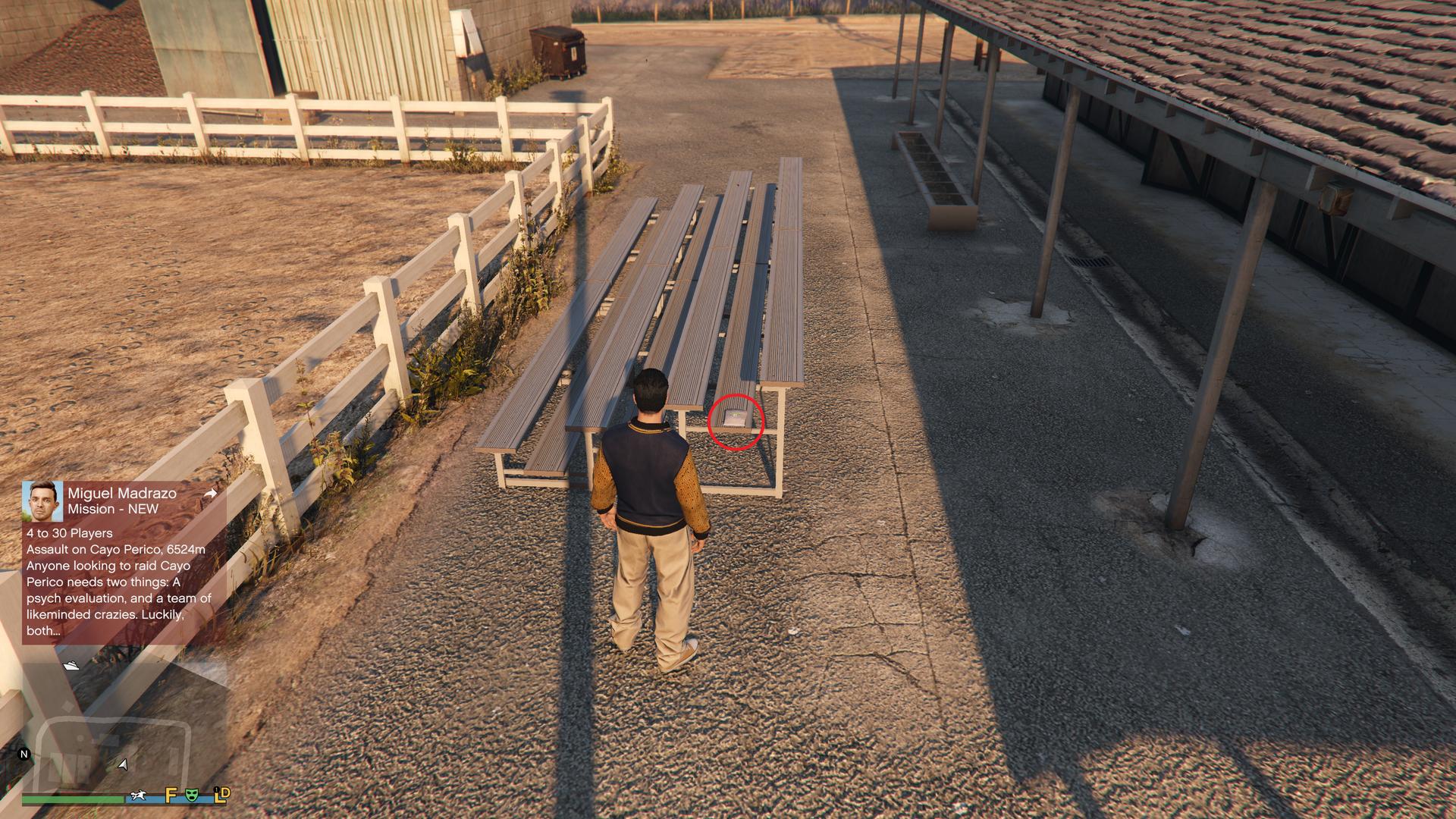The width and height of the screenshot is (1456, 819).
Task: Click the North compass marker
Action: [24, 754]
